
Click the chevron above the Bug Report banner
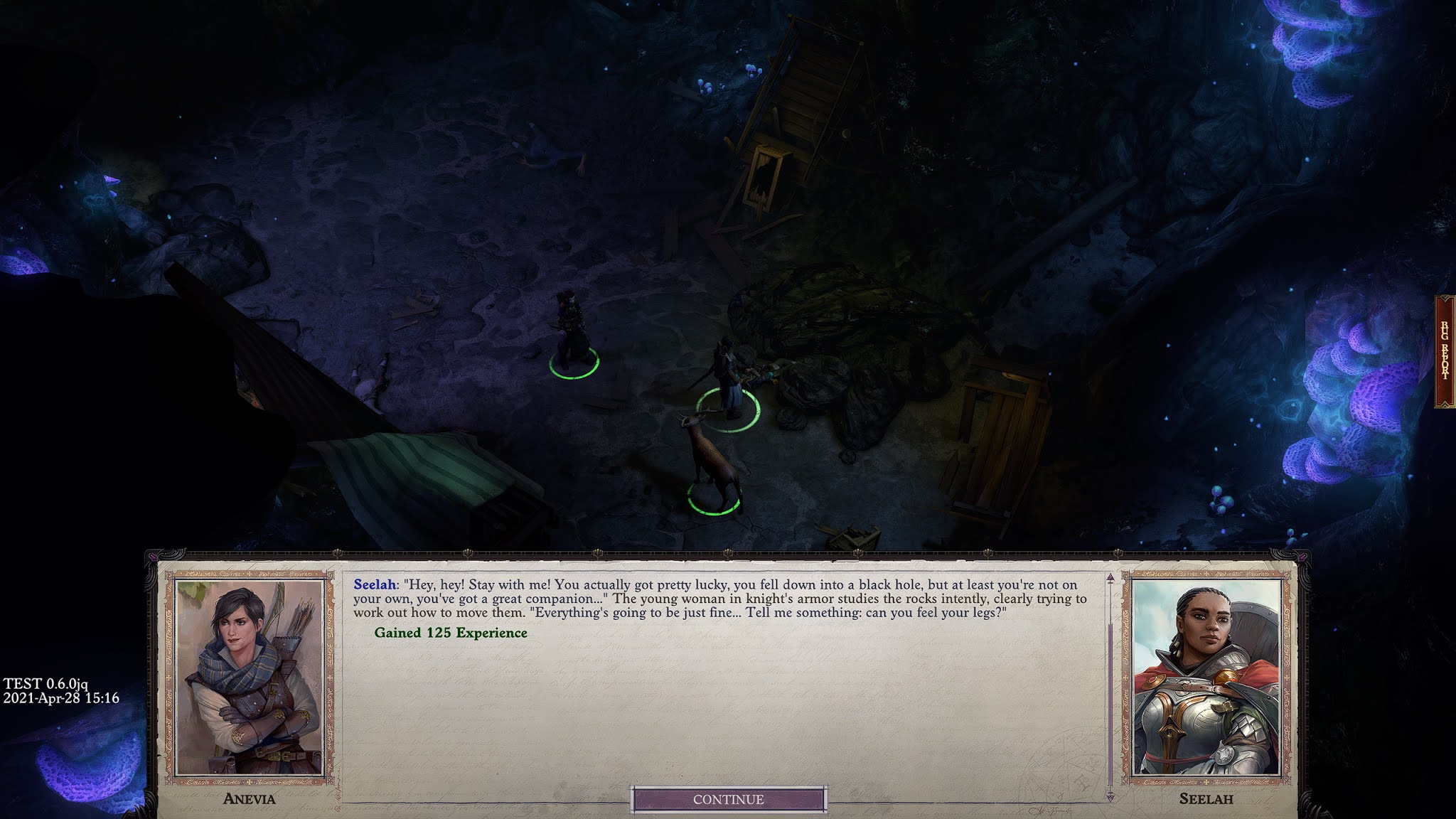click(x=1444, y=298)
